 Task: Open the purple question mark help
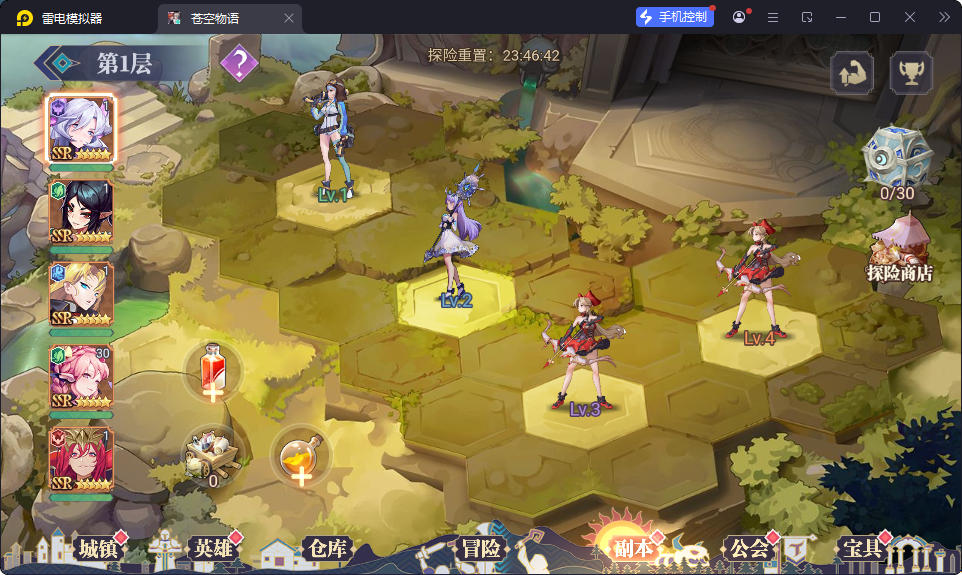239,64
